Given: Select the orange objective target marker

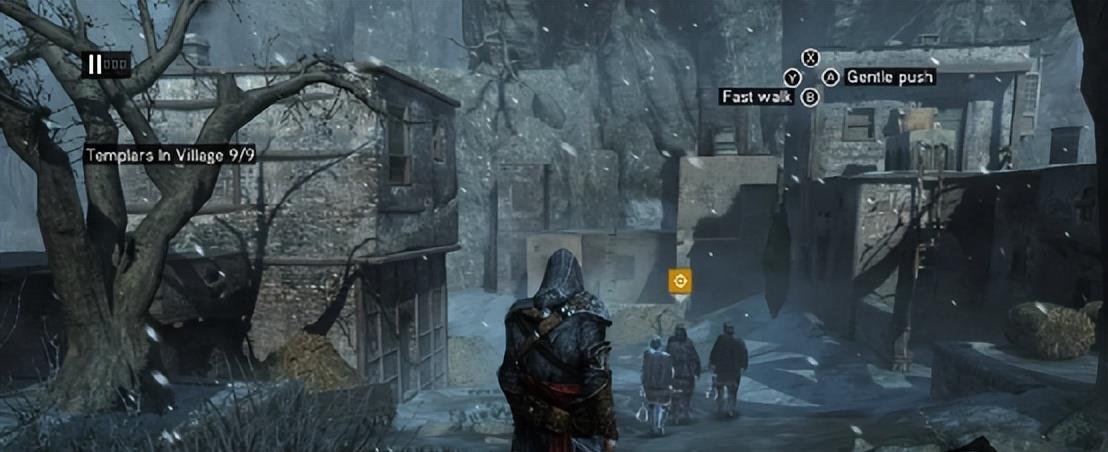Looking at the screenshot, I should pos(680,282).
